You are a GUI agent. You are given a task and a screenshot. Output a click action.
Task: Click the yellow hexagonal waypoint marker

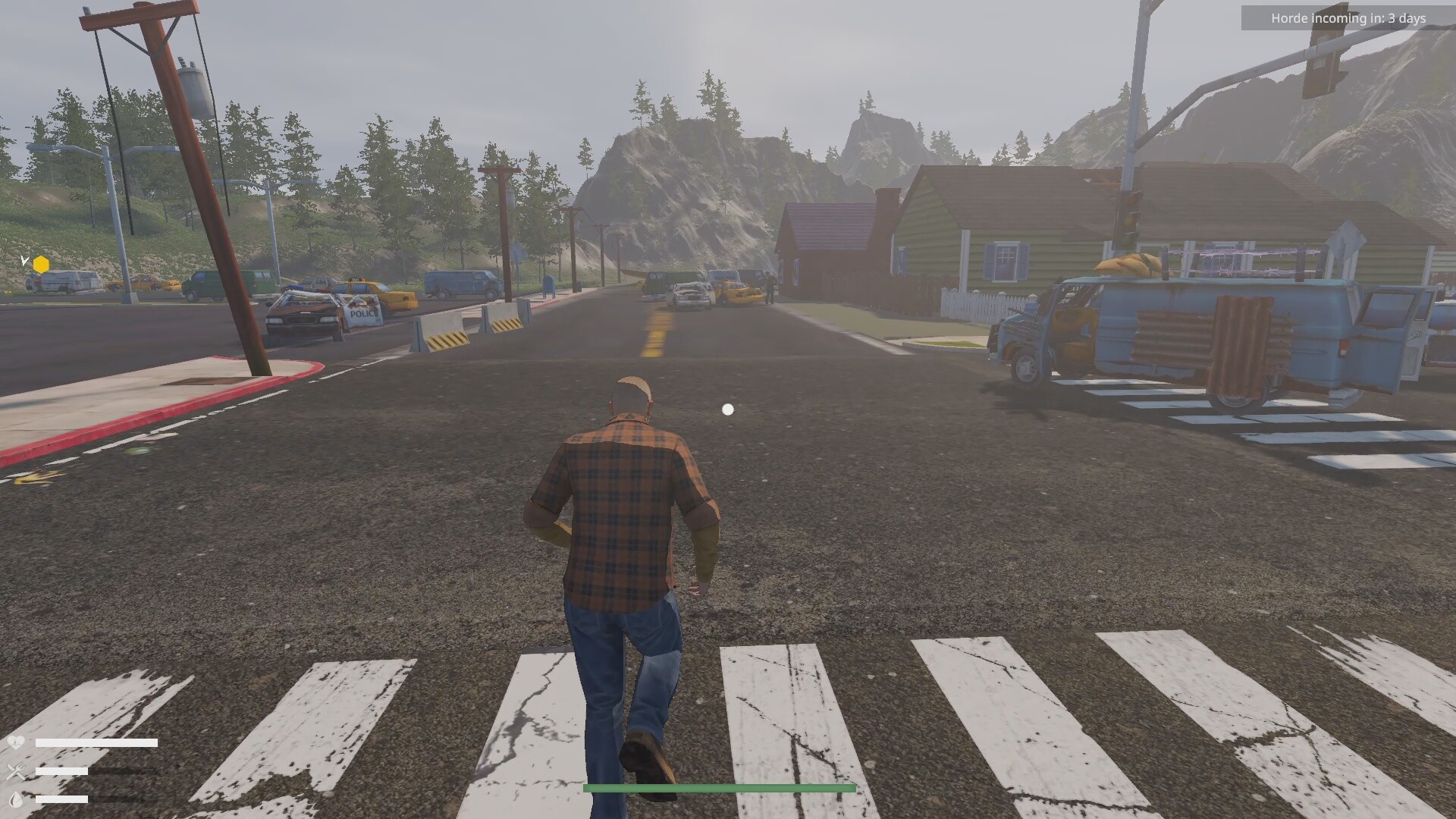click(41, 264)
